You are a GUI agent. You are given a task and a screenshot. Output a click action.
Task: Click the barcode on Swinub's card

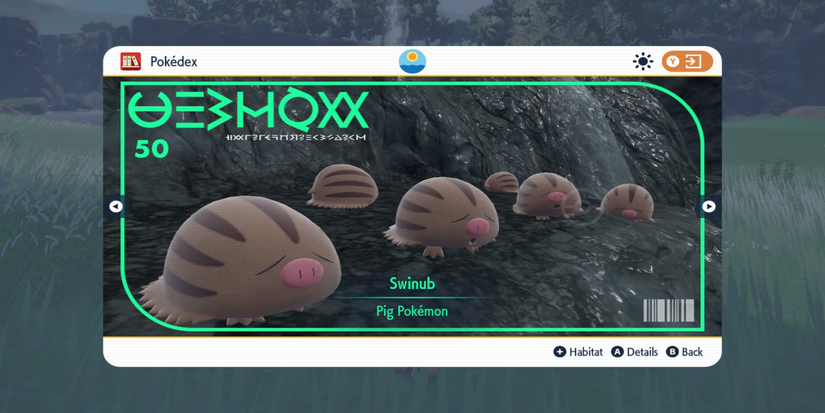668,310
